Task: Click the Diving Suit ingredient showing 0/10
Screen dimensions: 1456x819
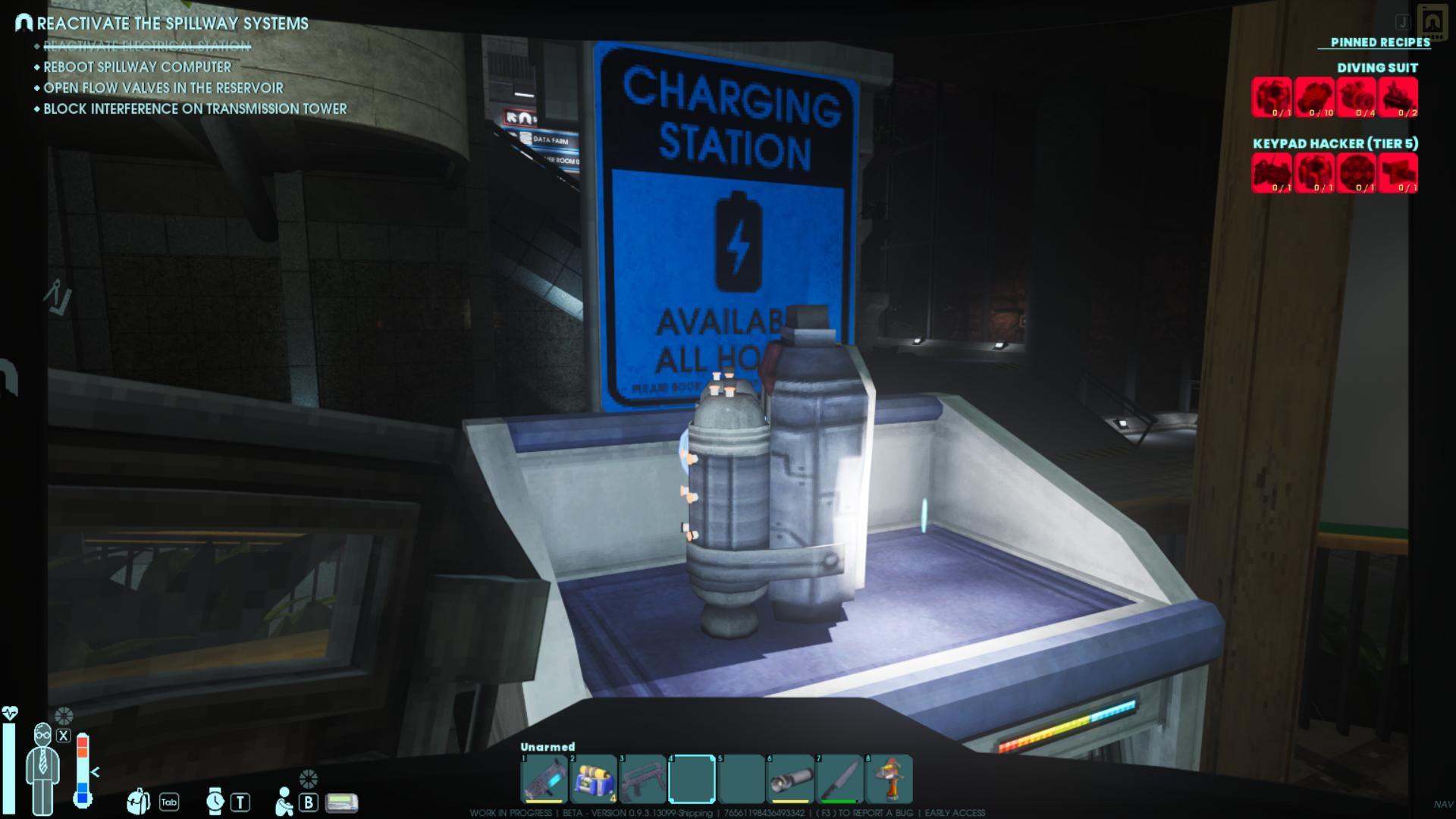Action: (1316, 97)
